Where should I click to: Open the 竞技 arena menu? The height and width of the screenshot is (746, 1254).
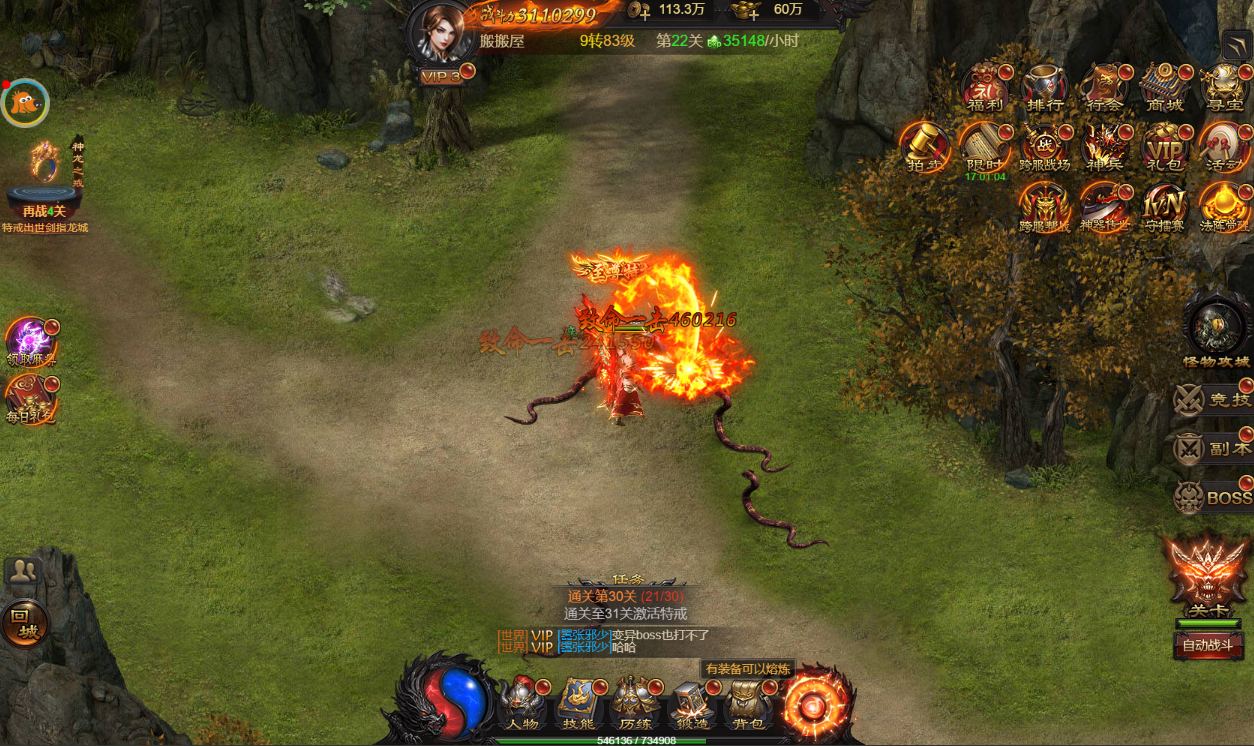click(x=1213, y=399)
